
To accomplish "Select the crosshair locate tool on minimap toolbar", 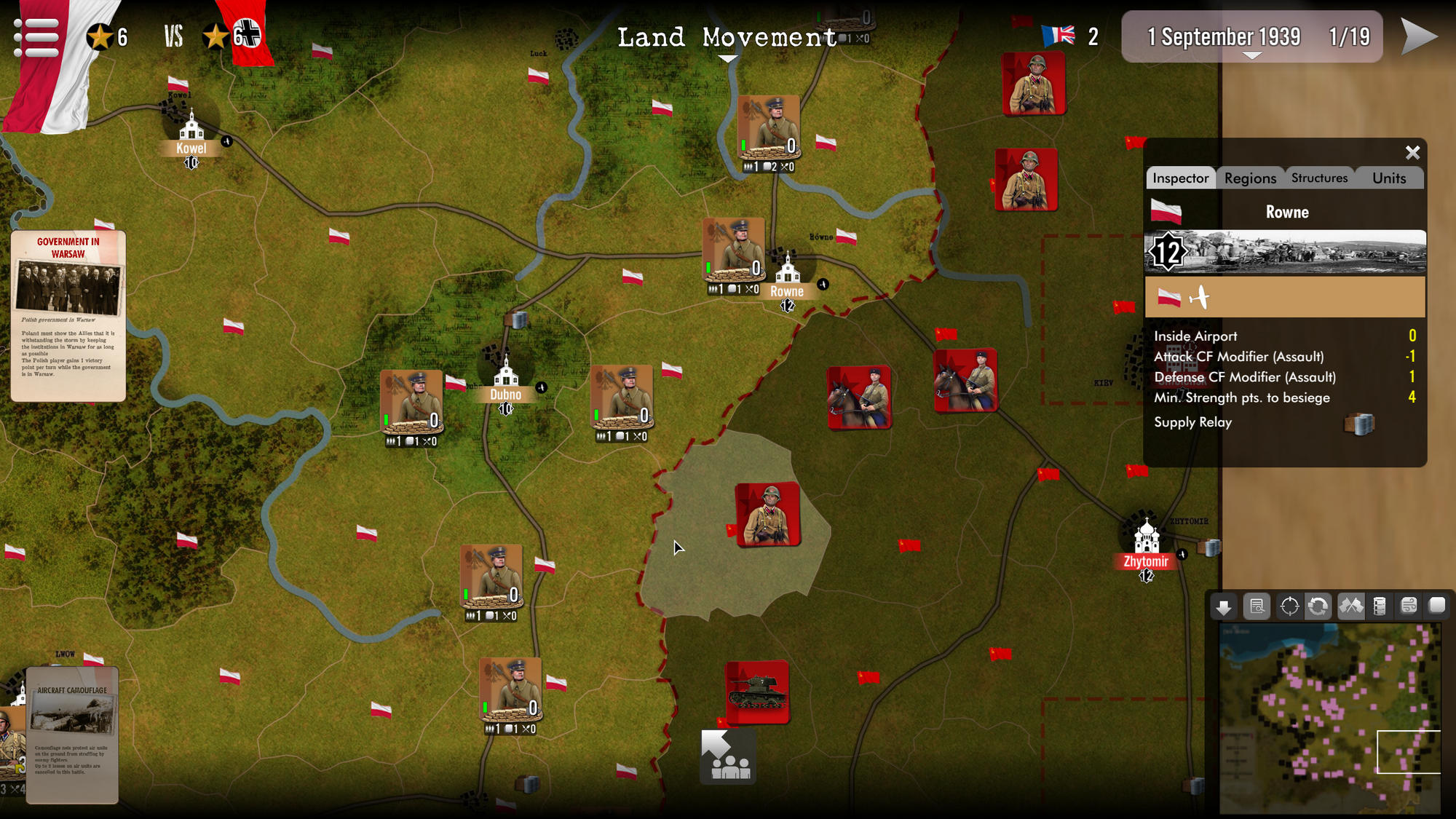I will click(1289, 606).
